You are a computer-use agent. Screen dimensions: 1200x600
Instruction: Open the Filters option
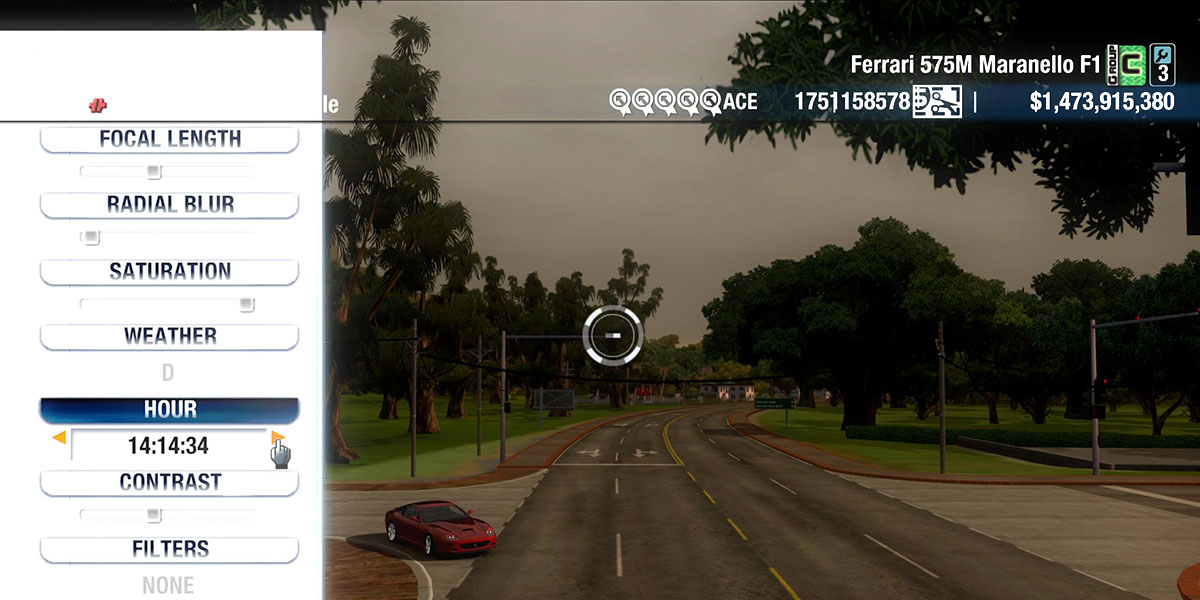pyautogui.click(x=169, y=549)
